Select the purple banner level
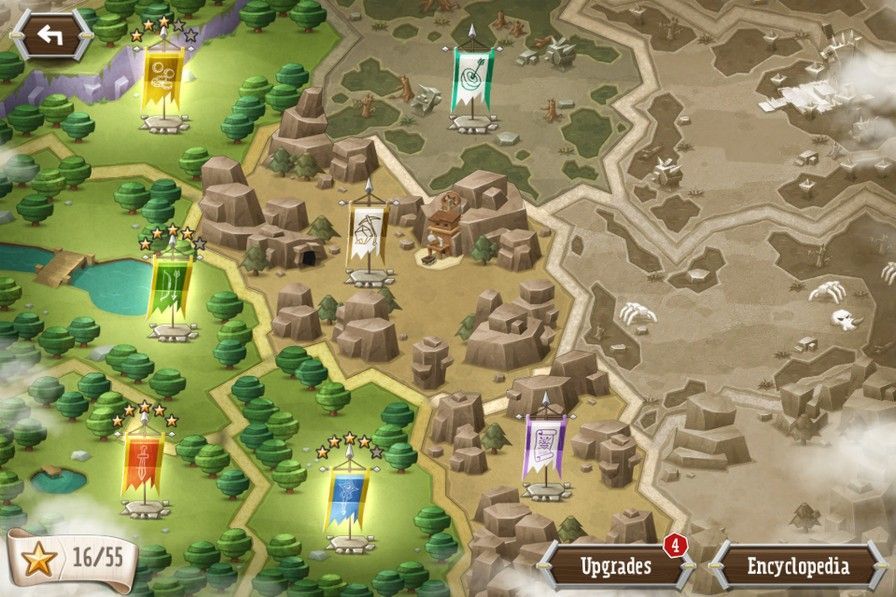 pos(545,445)
